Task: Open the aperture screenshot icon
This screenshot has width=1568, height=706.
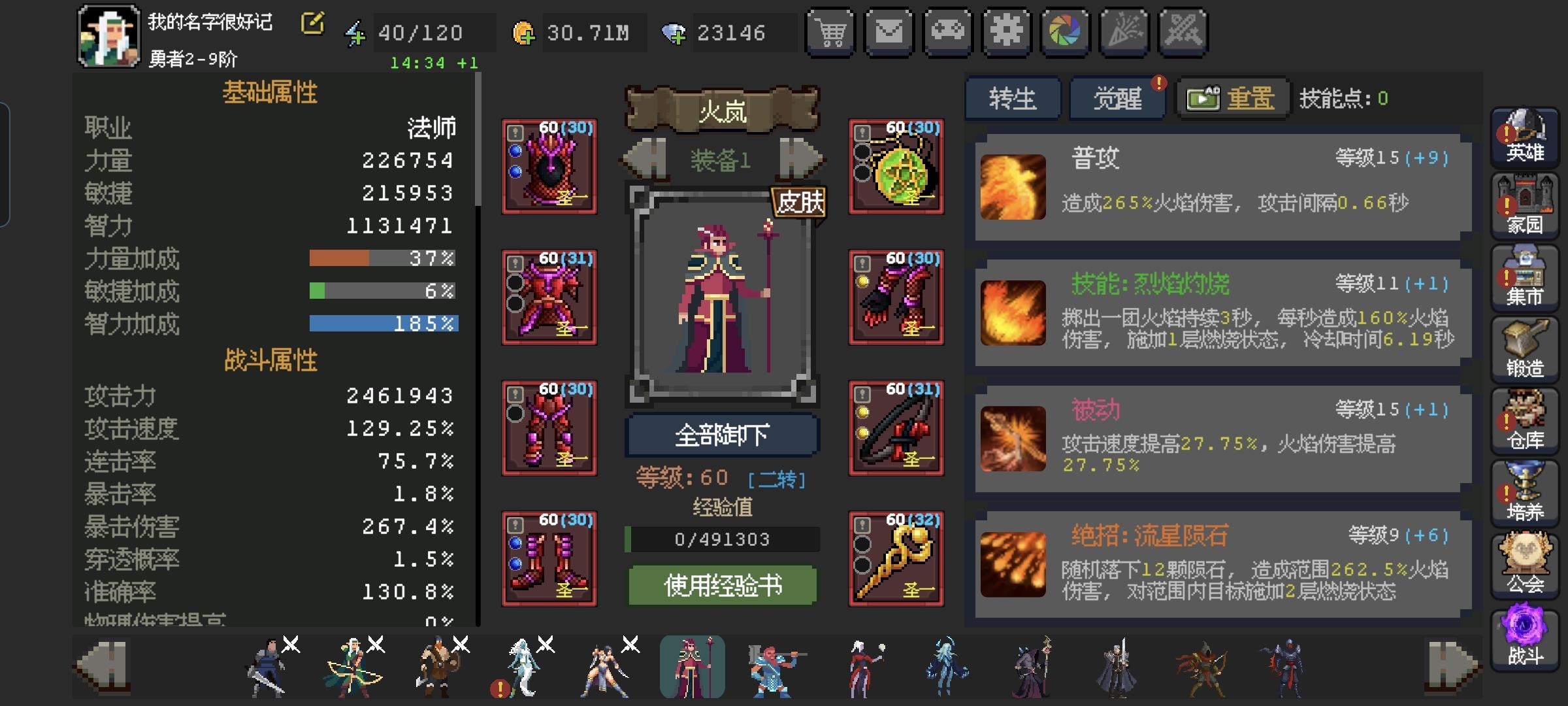Action: pyautogui.click(x=1065, y=31)
